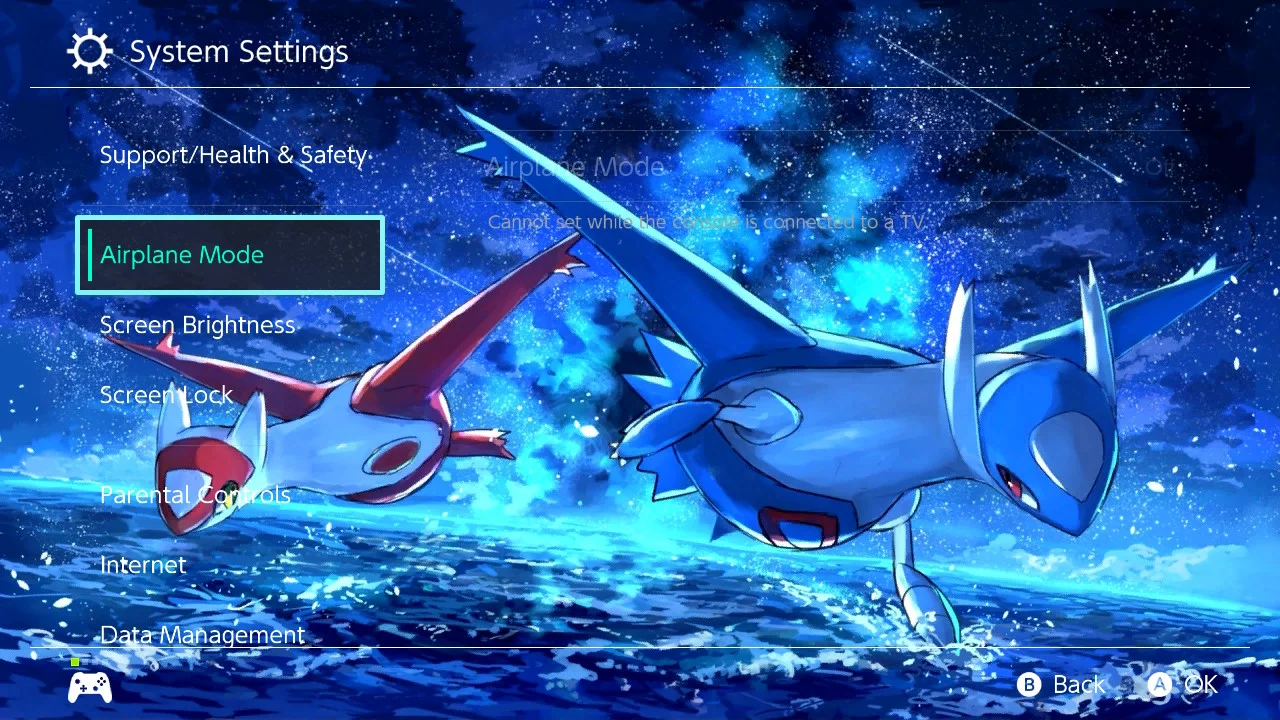Click the controller icon in the footer

coord(90,686)
